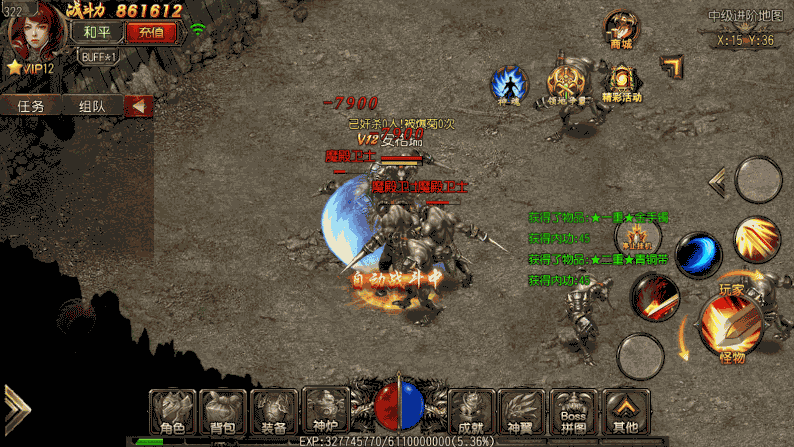Open the 神翼 wings menu
794x447 pixels.
(x=522, y=409)
